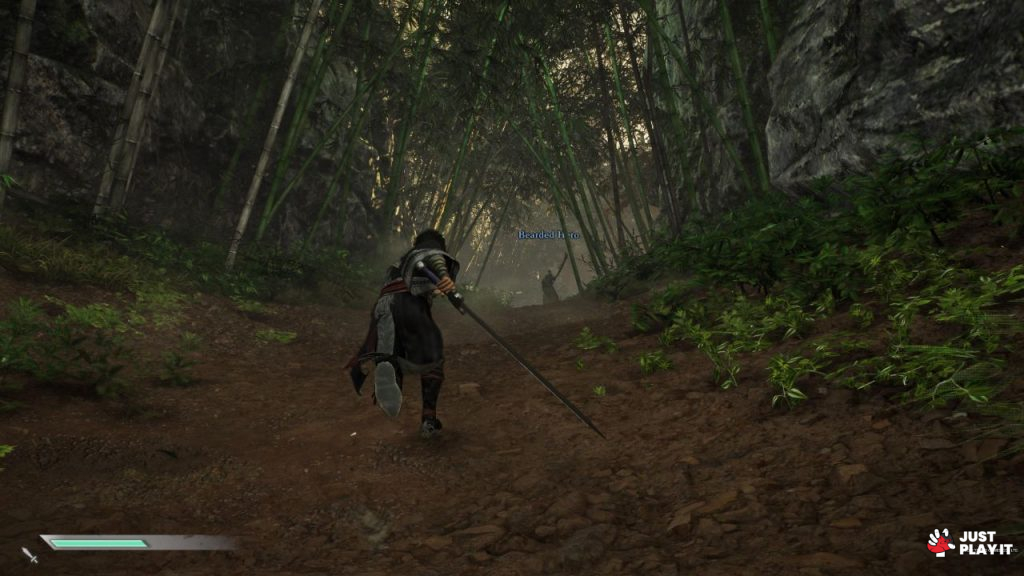This screenshot has height=576, width=1024.
Task: Click the sword weapon icon
Action: pyautogui.click(x=29, y=554)
